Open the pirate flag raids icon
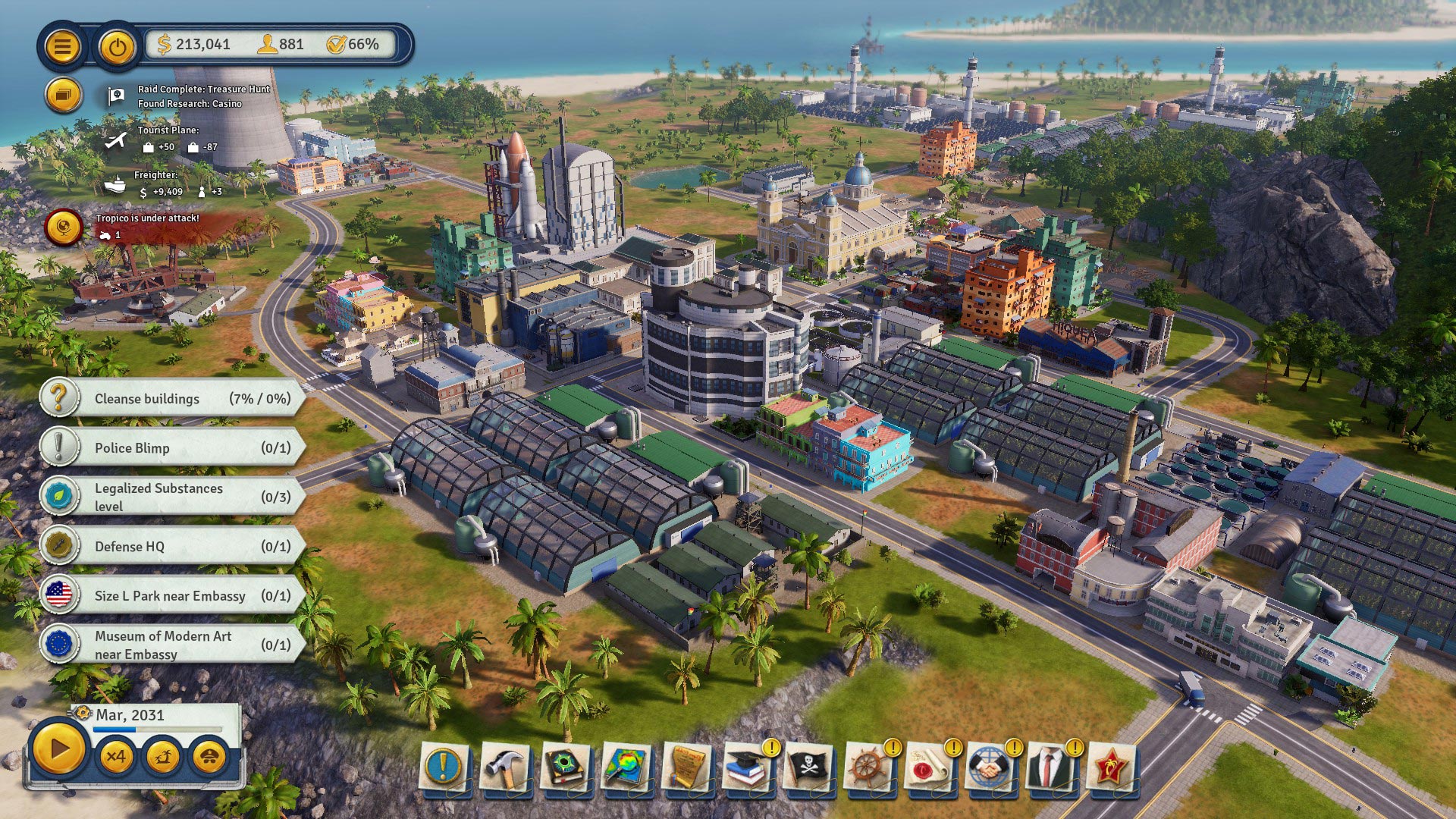 point(808,767)
